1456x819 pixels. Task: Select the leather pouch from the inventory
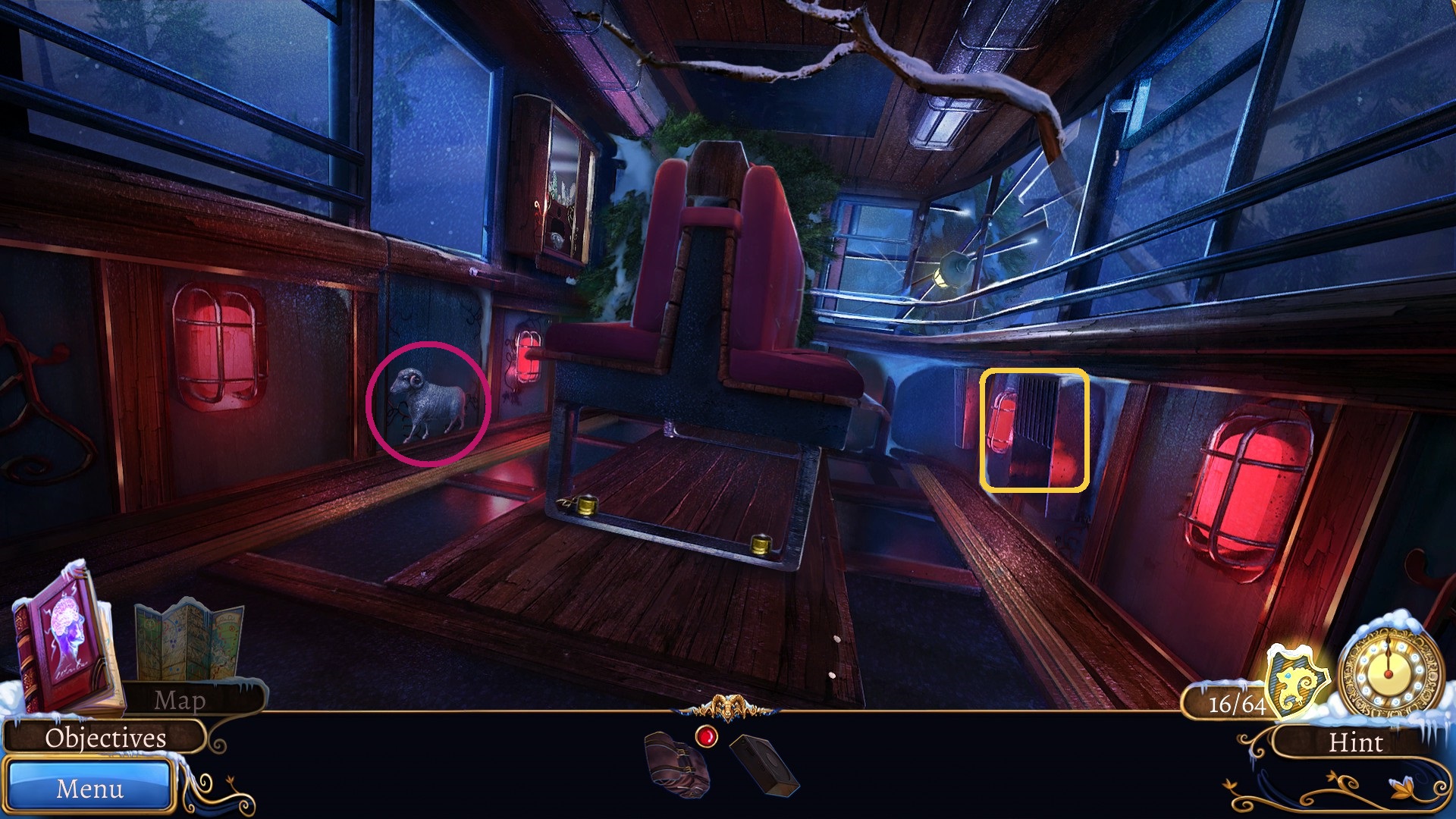pos(675,766)
